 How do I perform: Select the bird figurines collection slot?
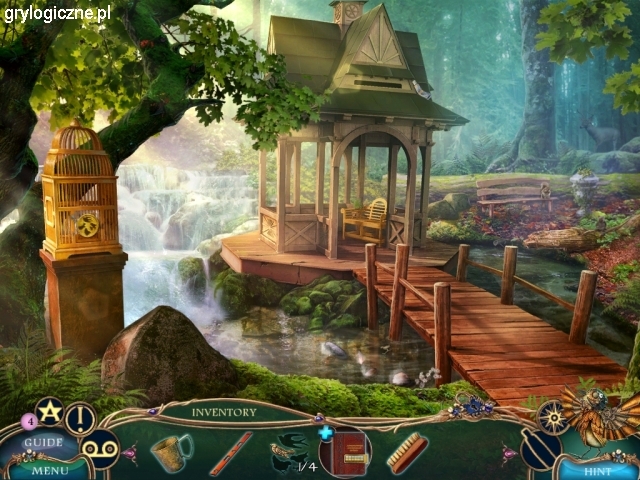(291, 449)
